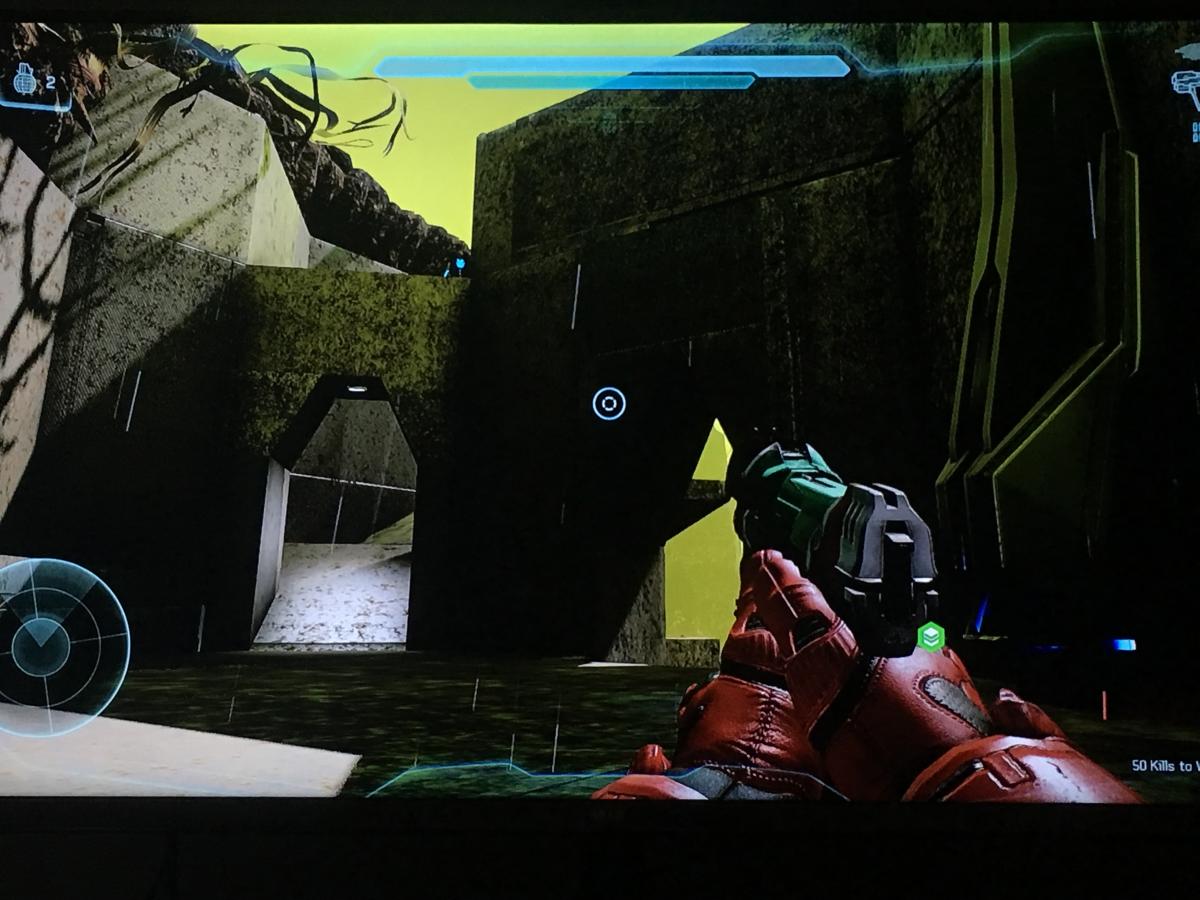Select the green hexagon waypoint marker

(931, 636)
